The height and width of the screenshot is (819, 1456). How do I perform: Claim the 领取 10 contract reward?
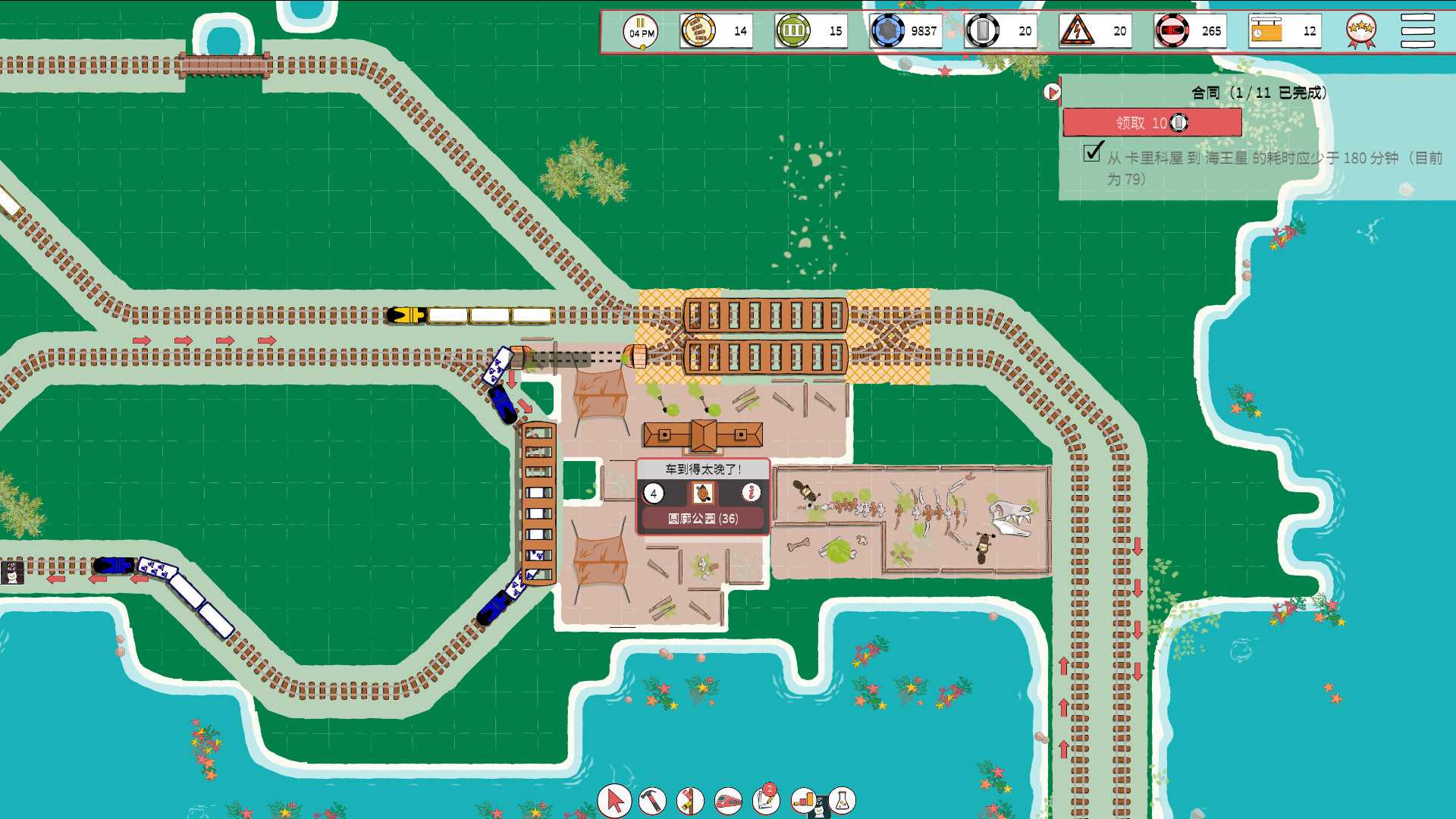1153,123
